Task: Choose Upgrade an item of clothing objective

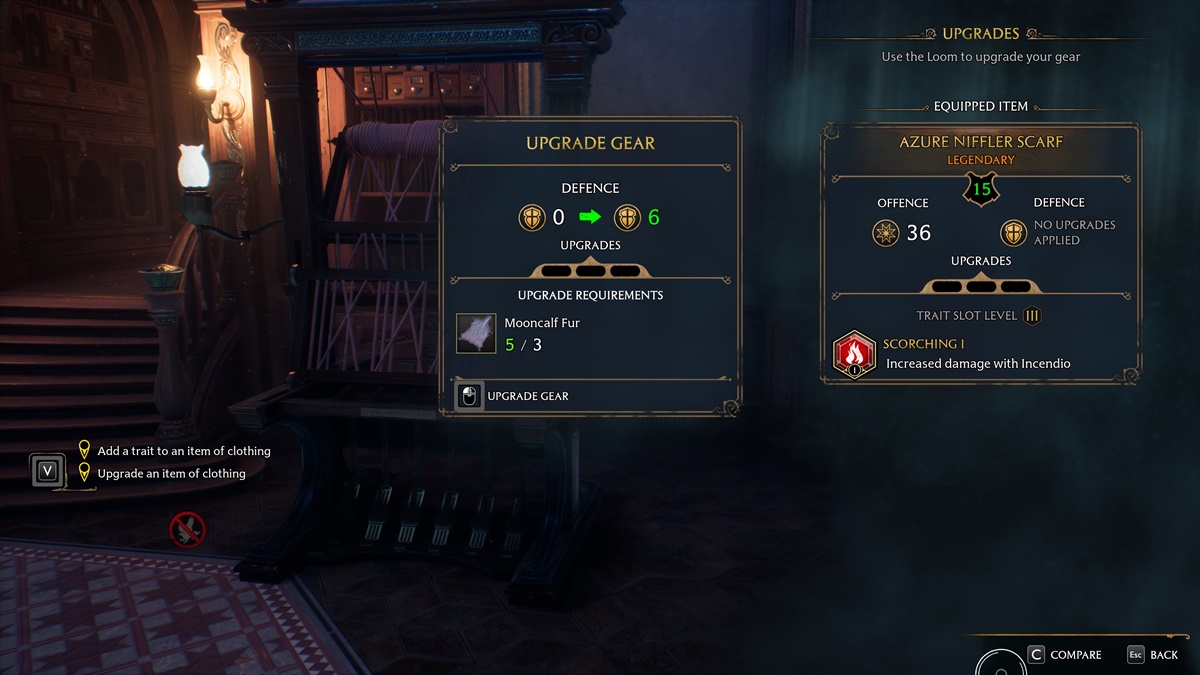Action: [x=171, y=473]
